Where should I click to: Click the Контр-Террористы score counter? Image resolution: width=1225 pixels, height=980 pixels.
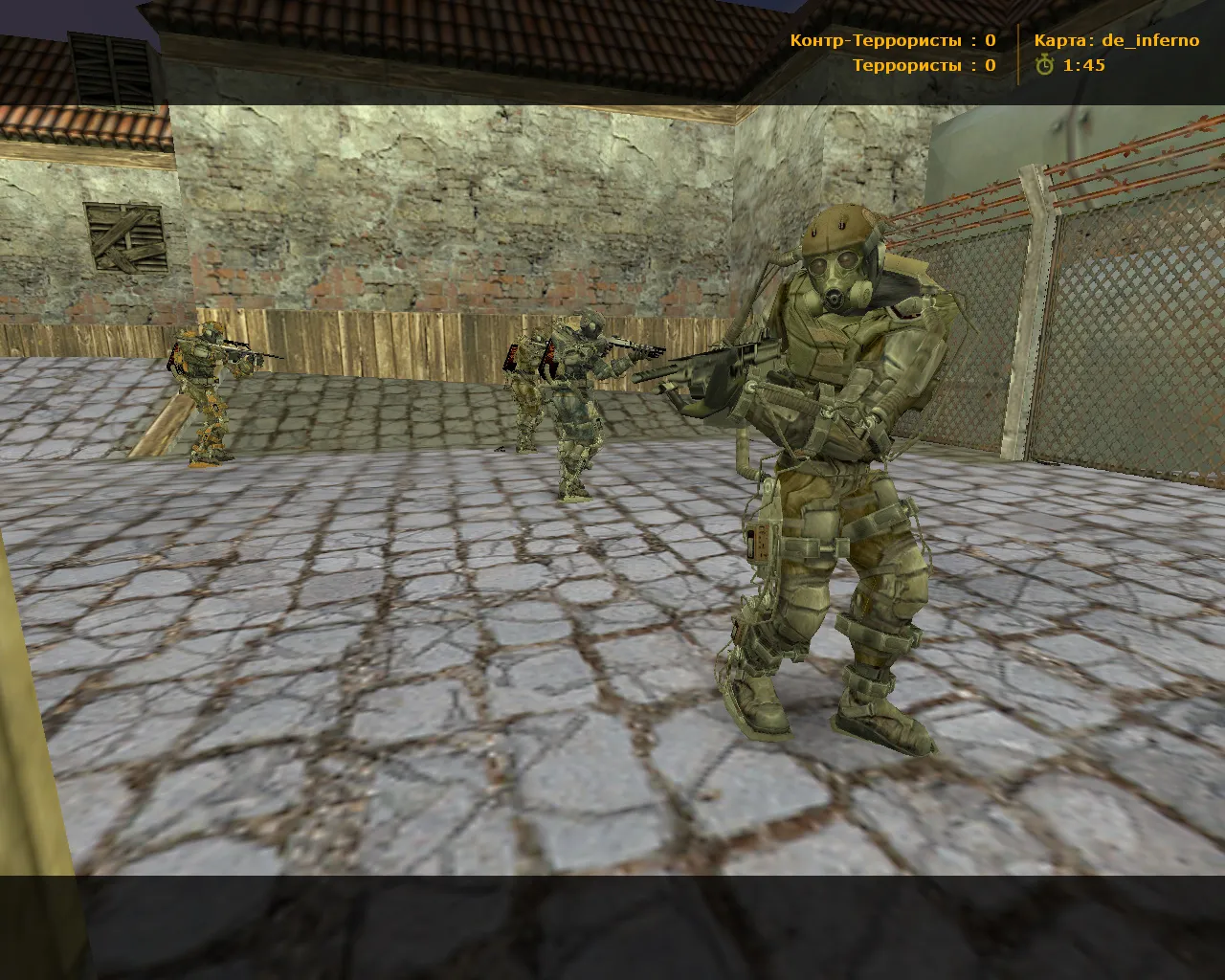[874, 40]
